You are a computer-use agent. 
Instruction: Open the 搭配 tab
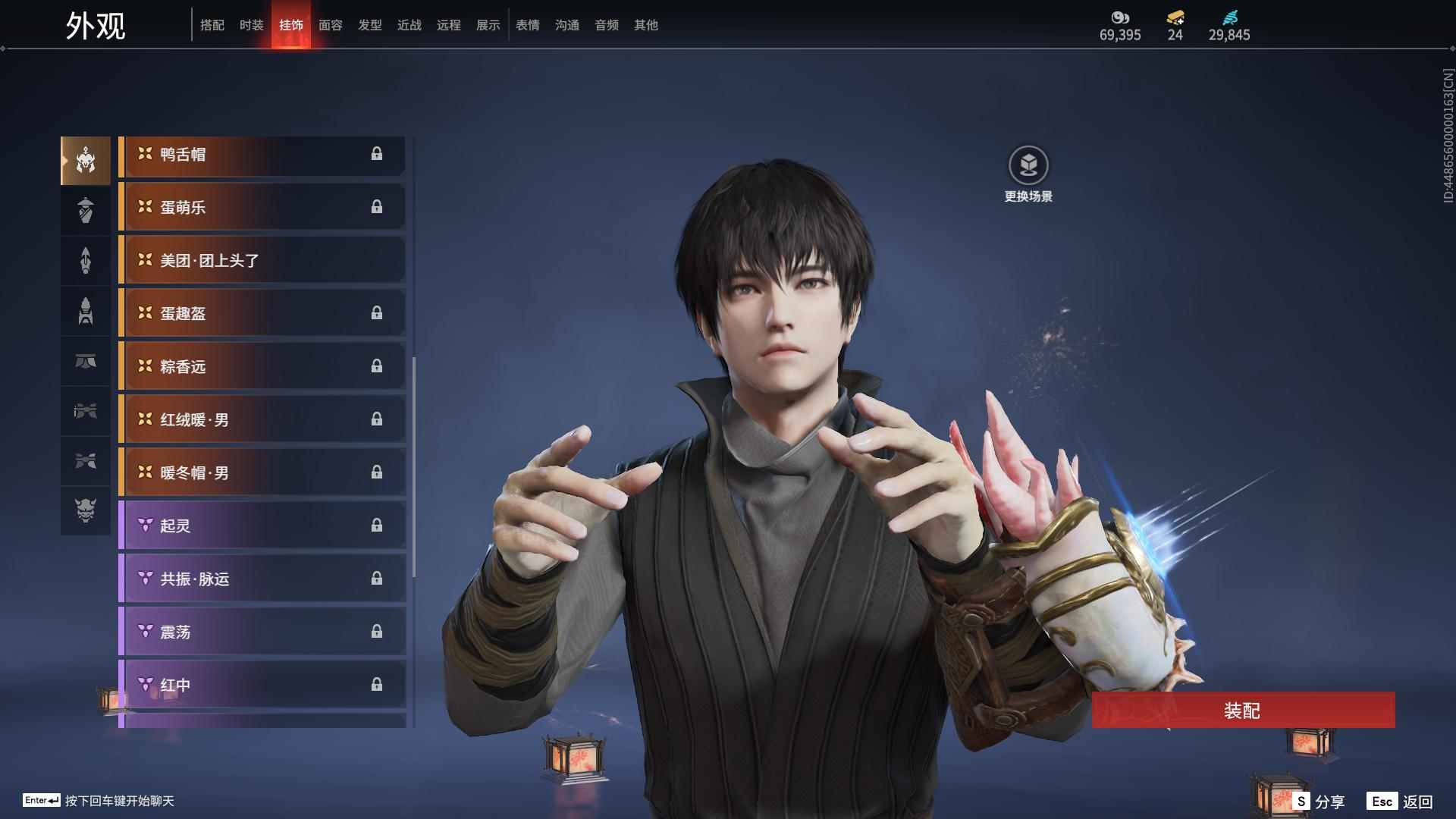pyautogui.click(x=212, y=25)
